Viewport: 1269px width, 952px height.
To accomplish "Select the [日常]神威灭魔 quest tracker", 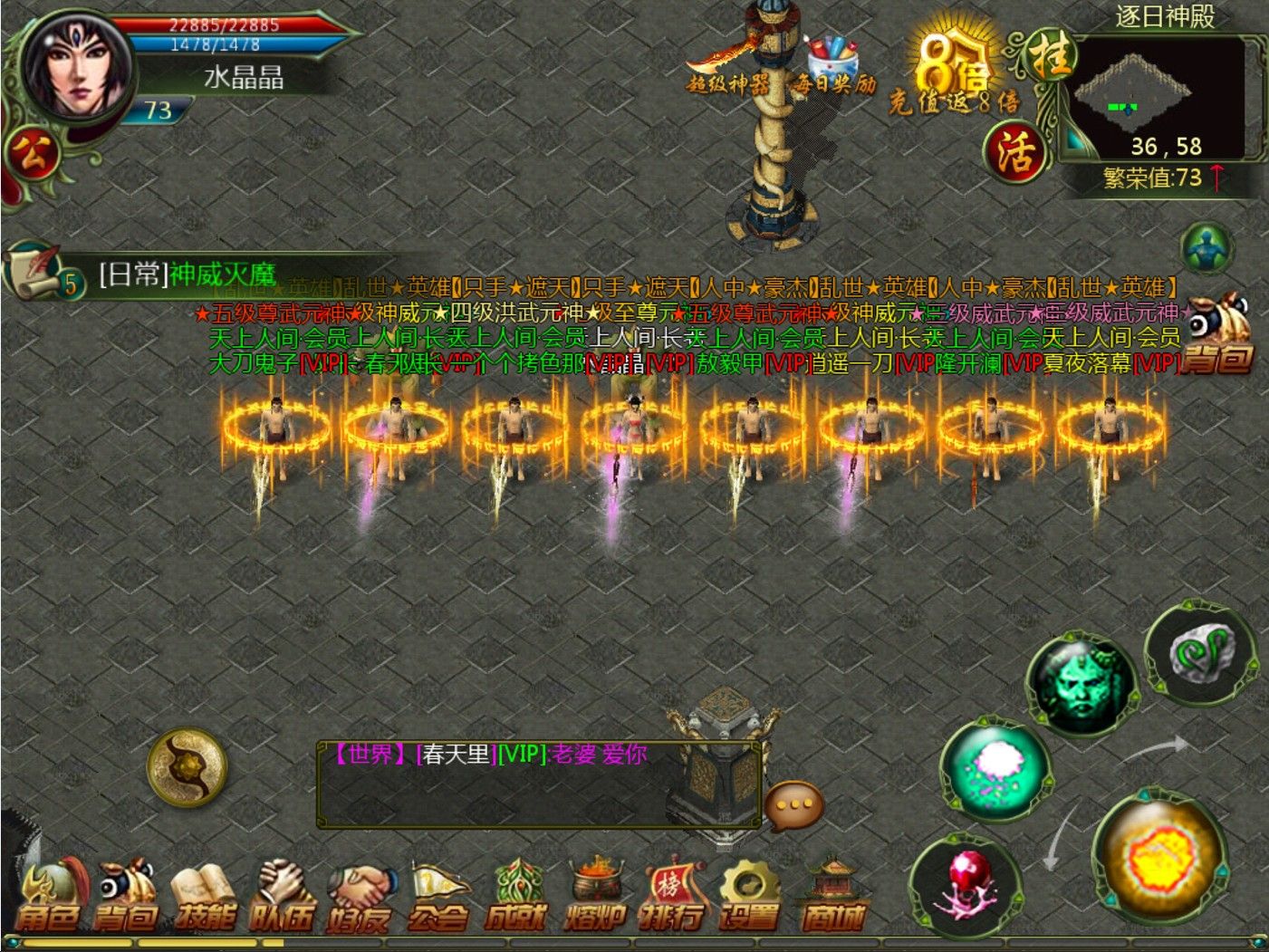I will pos(186,274).
